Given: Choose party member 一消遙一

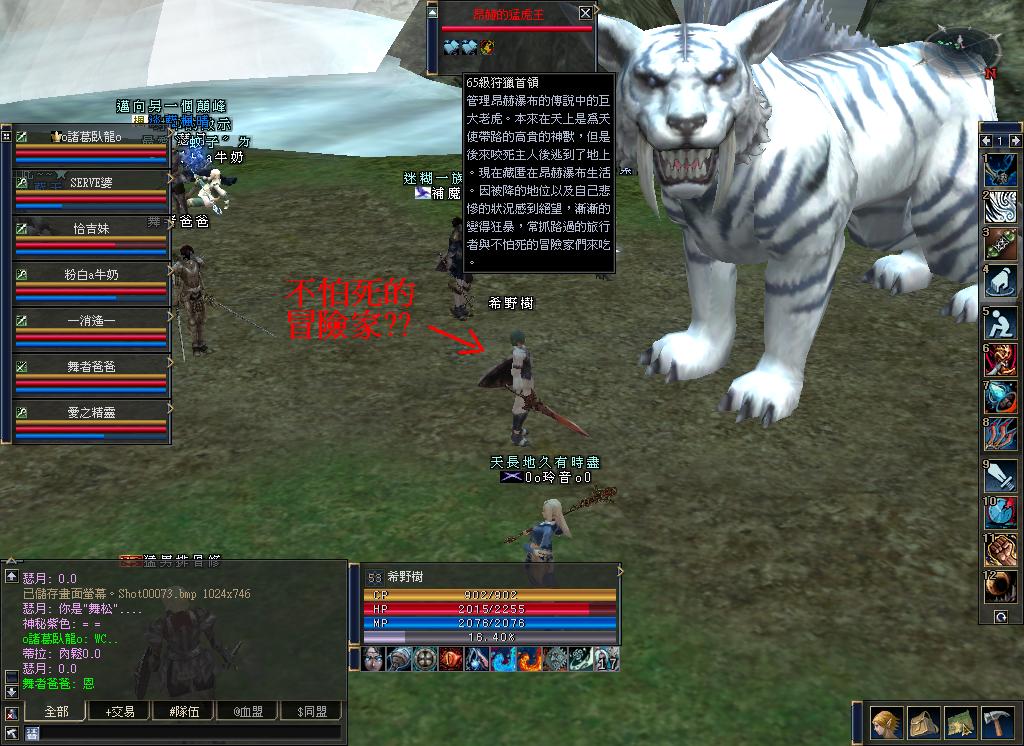Looking at the screenshot, I should [x=91, y=320].
